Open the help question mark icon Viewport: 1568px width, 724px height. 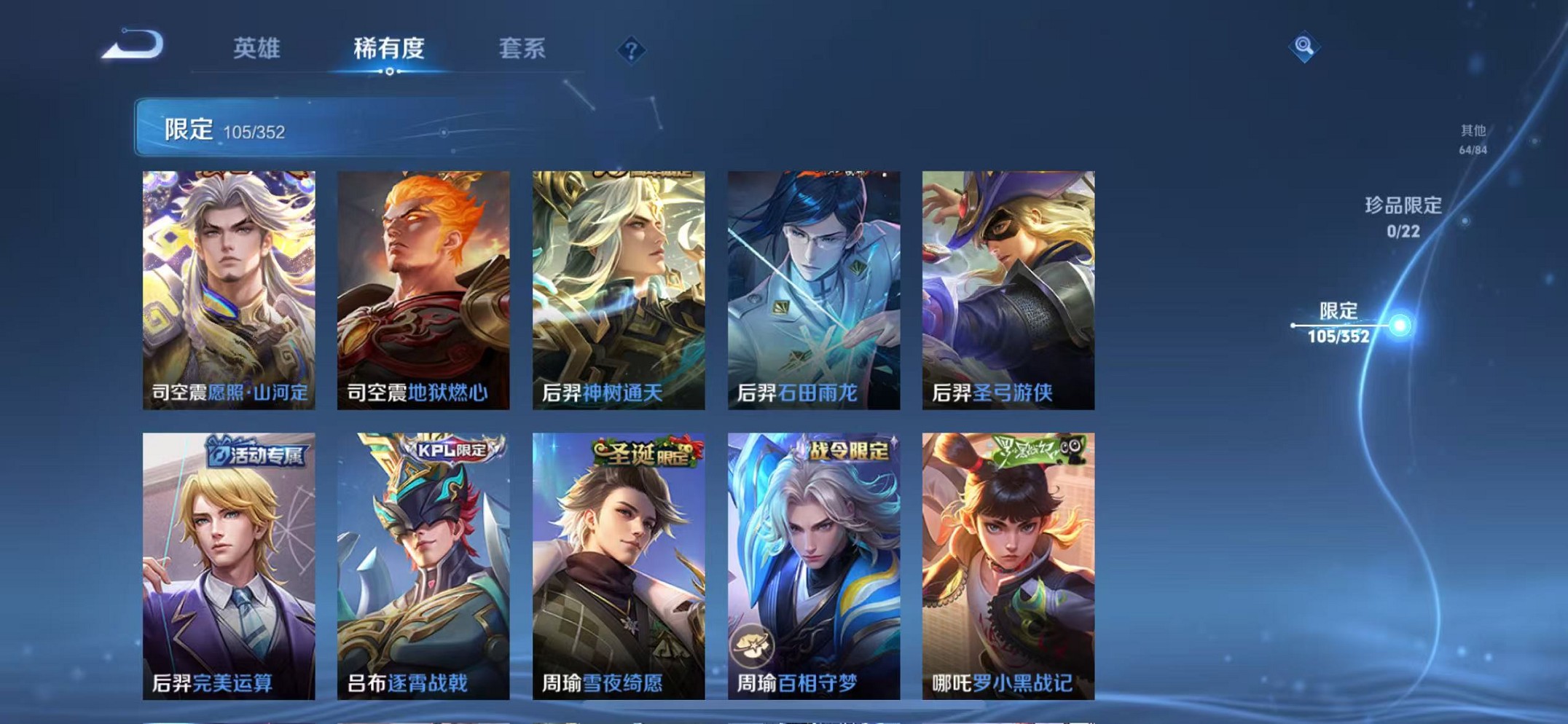[x=631, y=50]
